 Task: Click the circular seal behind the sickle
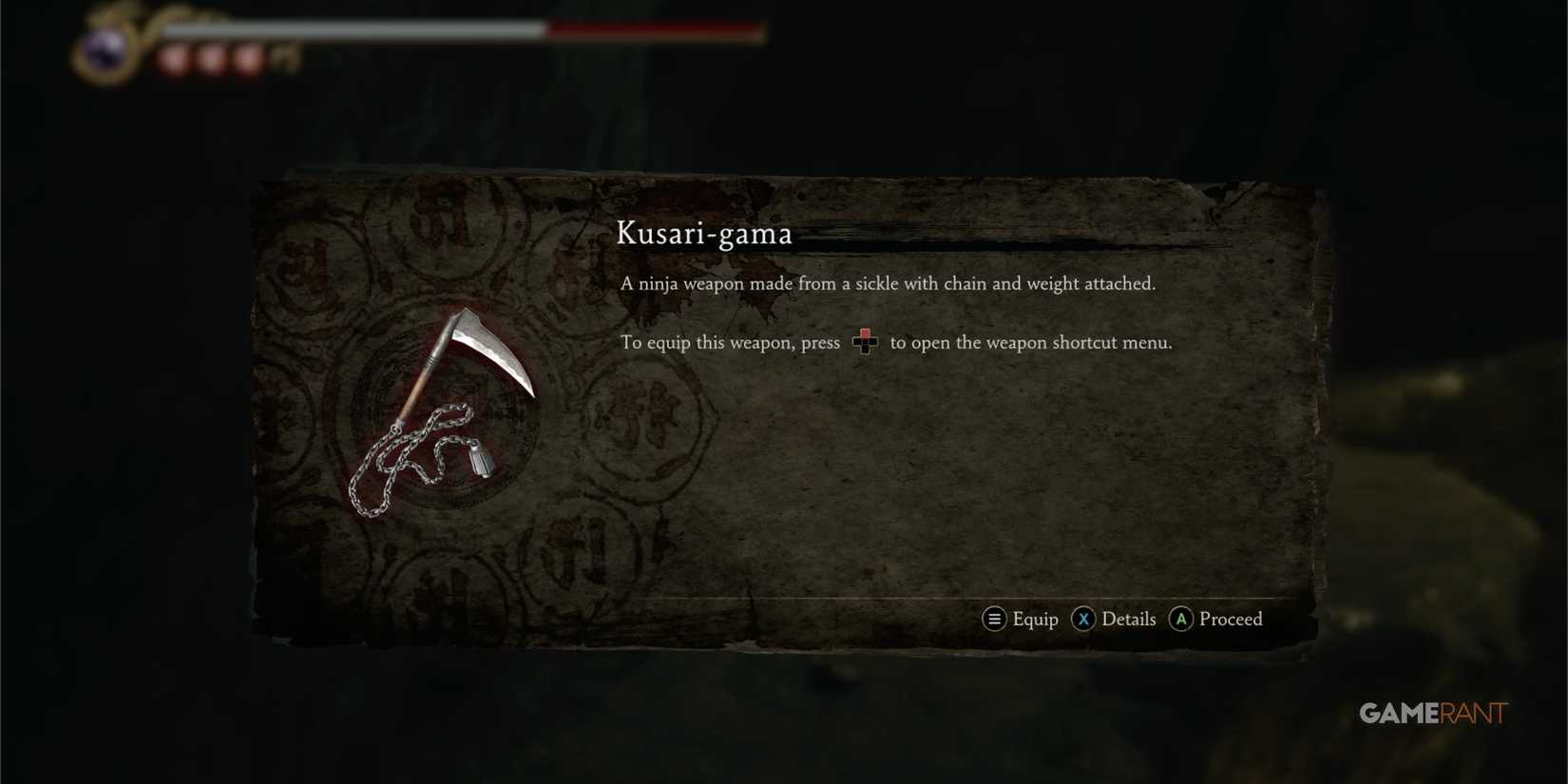[x=447, y=428]
